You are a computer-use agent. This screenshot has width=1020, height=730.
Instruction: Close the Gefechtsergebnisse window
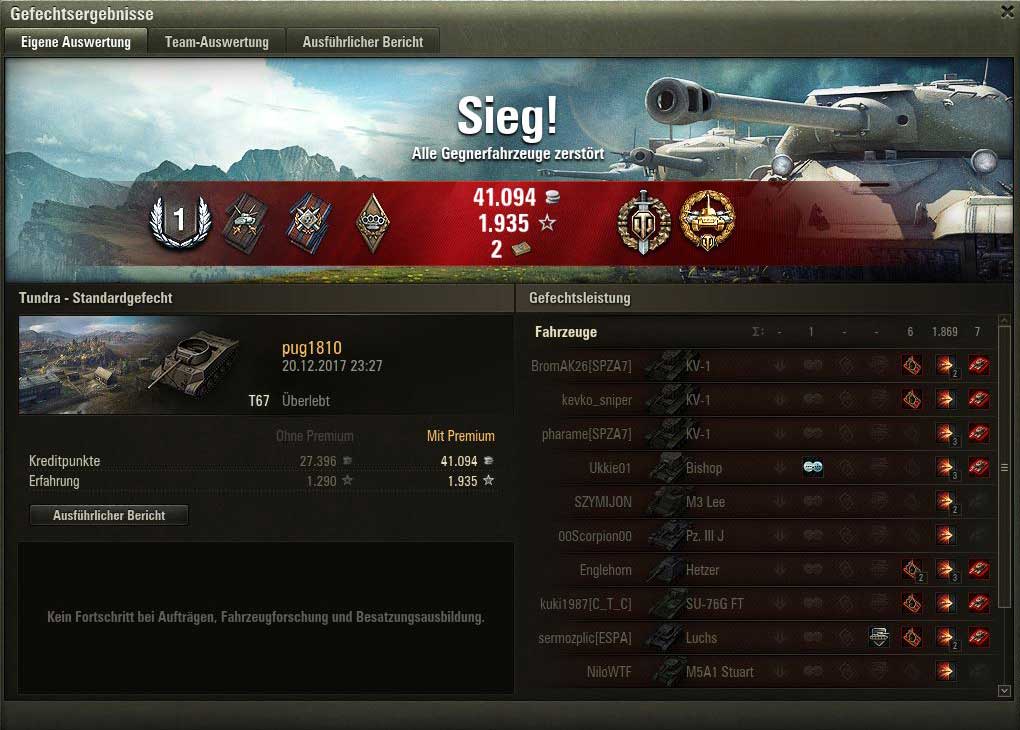(1007, 11)
